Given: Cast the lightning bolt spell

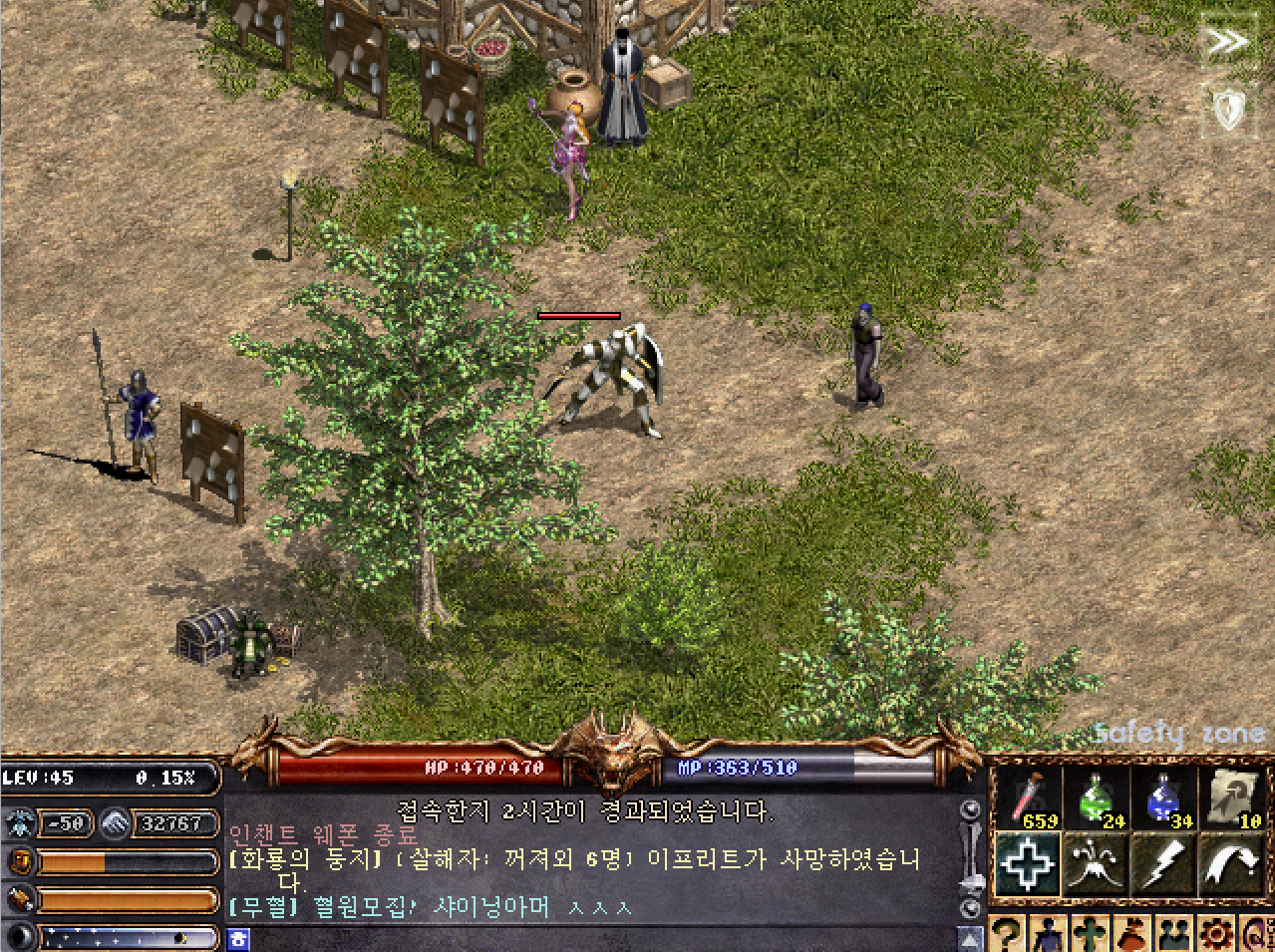Looking at the screenshot, I should click(1163, 865).
